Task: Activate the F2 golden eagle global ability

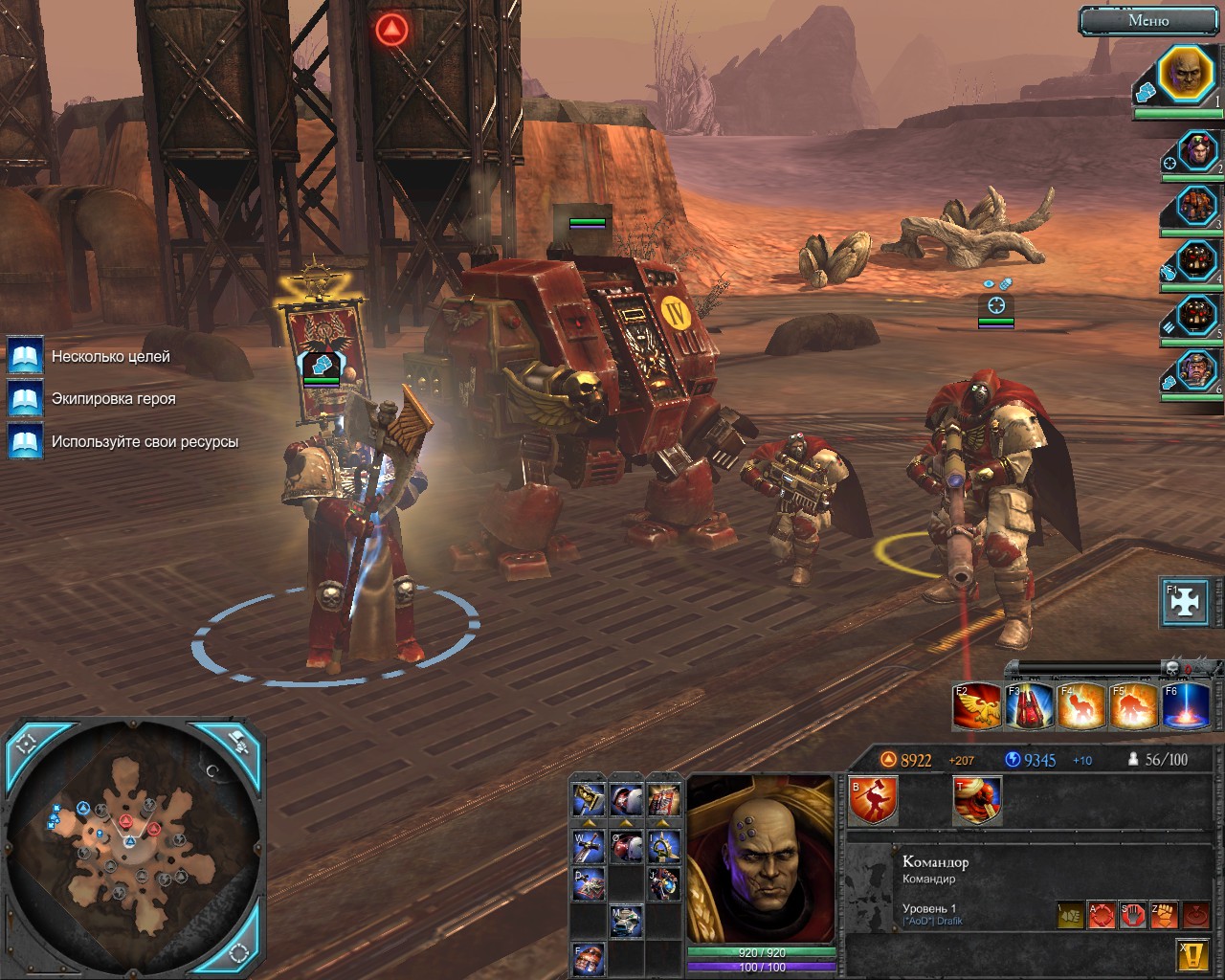Action: click(977, 706)
